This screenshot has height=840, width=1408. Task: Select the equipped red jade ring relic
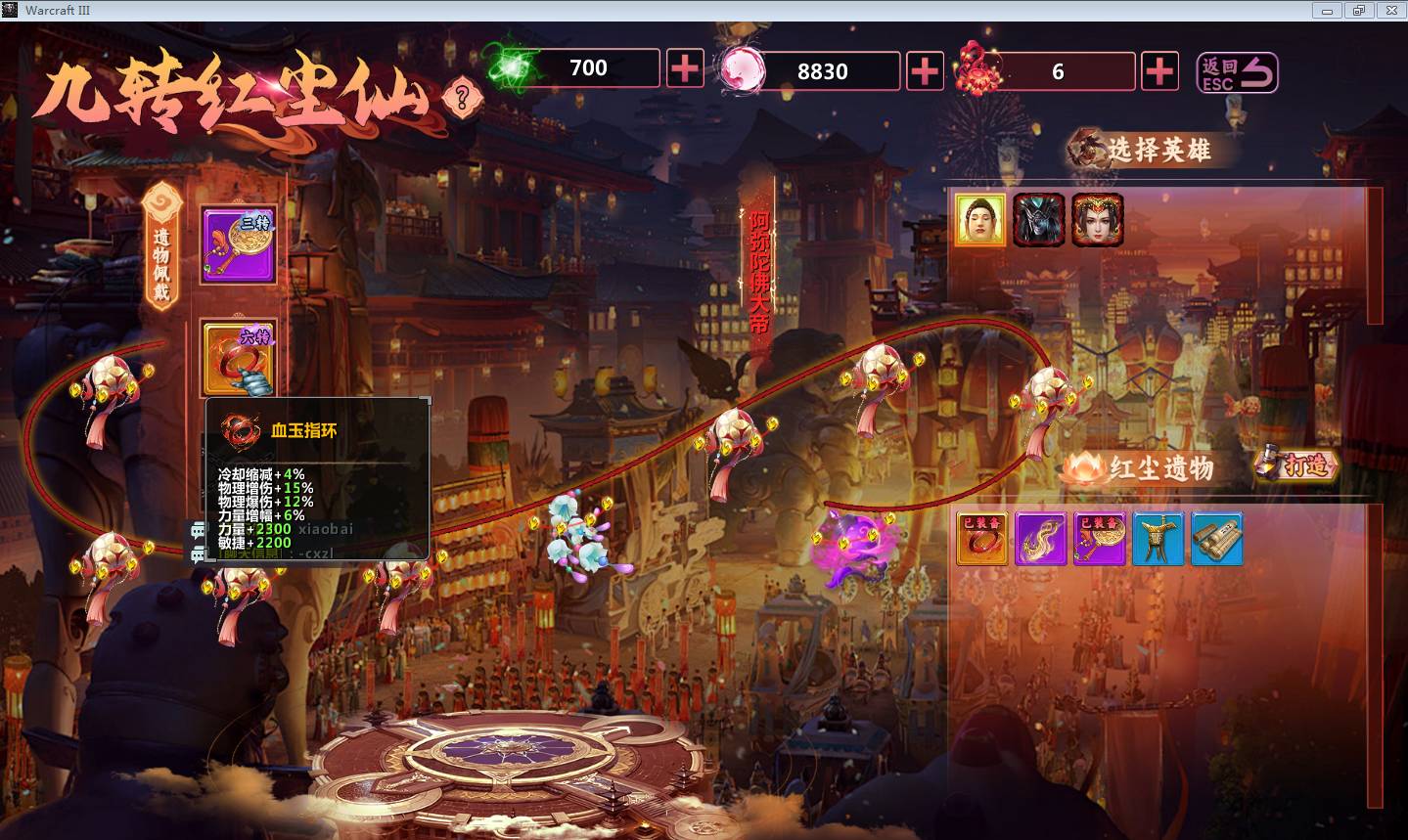[981, 539]
